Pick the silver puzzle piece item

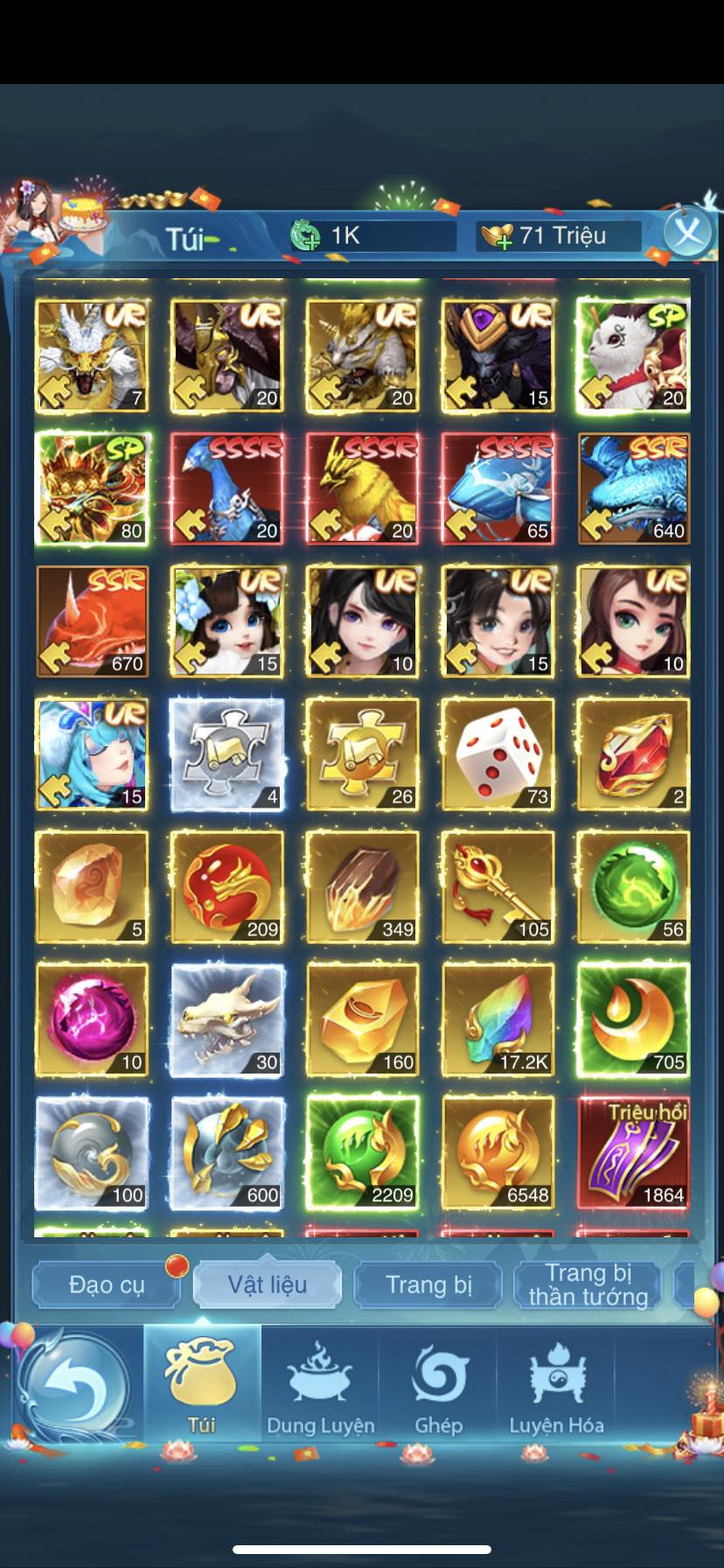(x=227, y=754)
